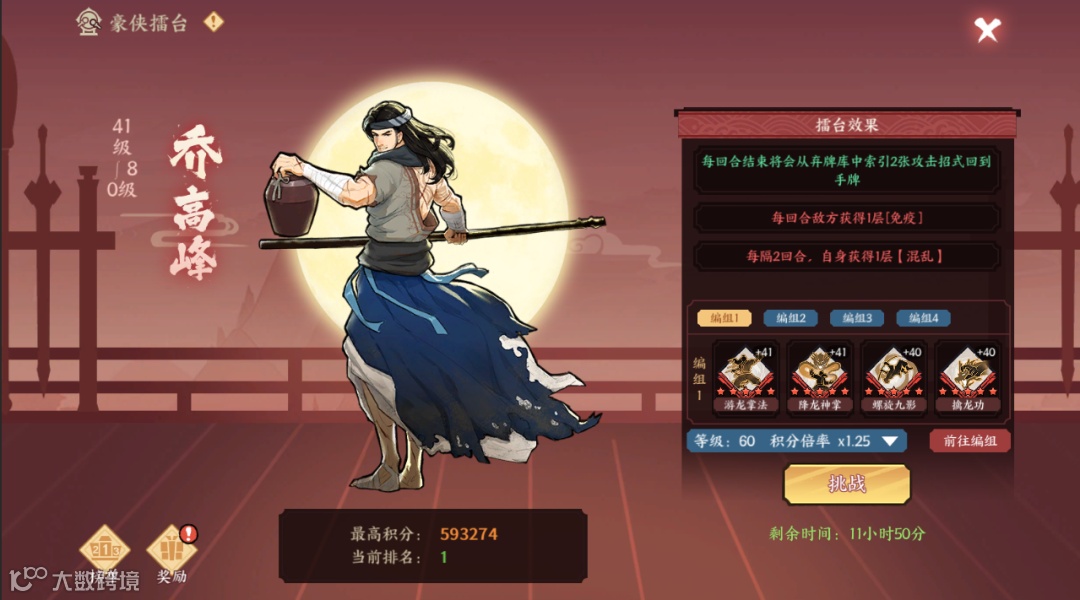Start the 挑战 challenge
The width and height of the screenshot is (1080, 600).
coord(846,484)
